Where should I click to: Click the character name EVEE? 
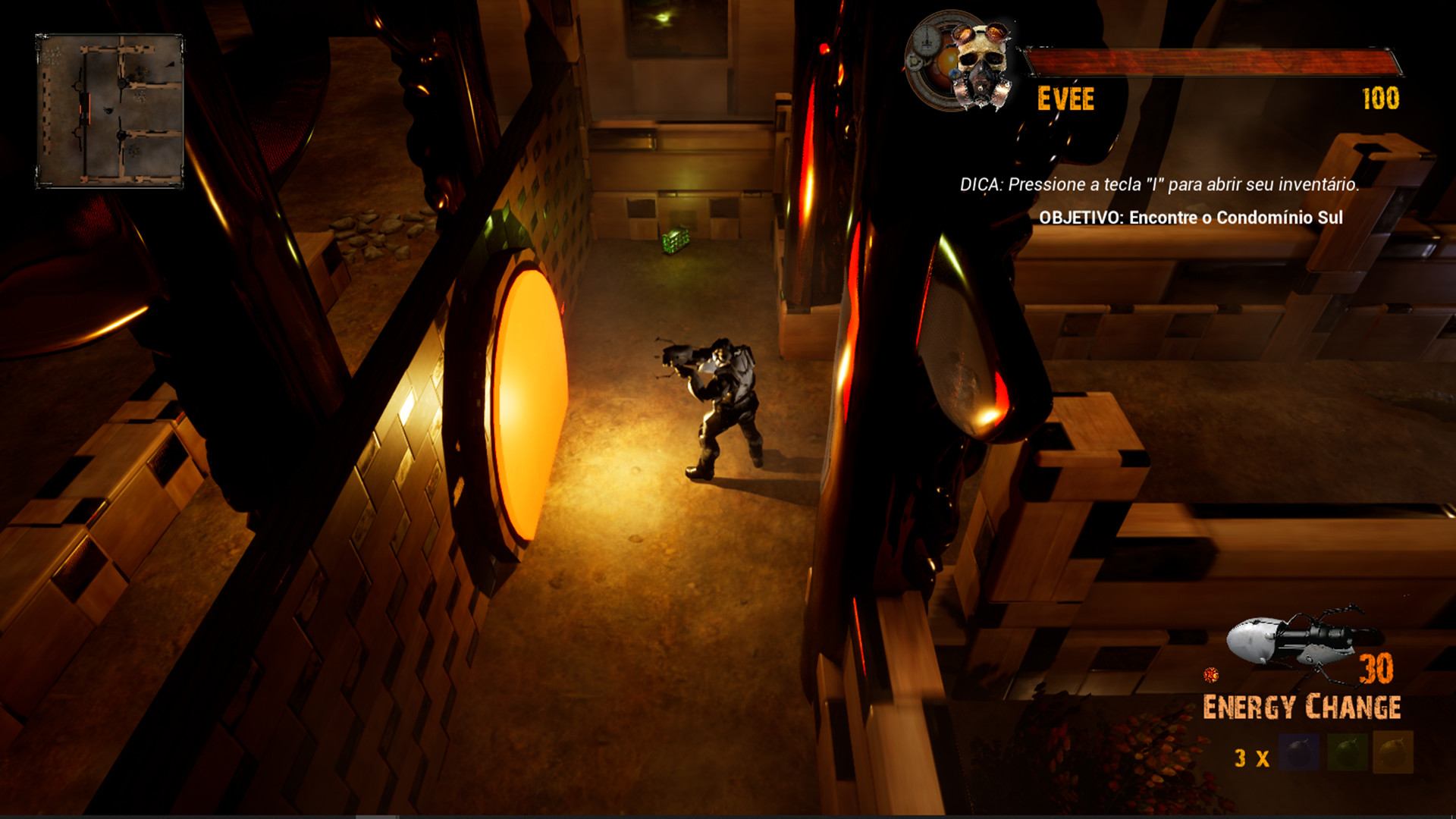(1066, 97)
